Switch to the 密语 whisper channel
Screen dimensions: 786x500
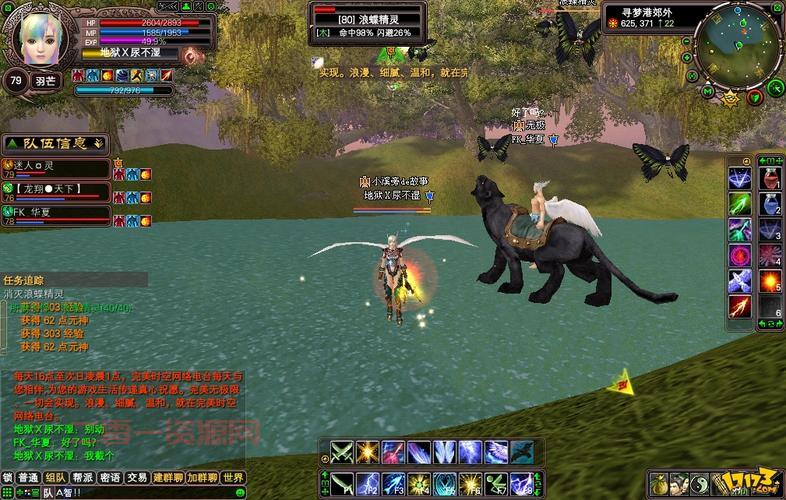[110, 478]
